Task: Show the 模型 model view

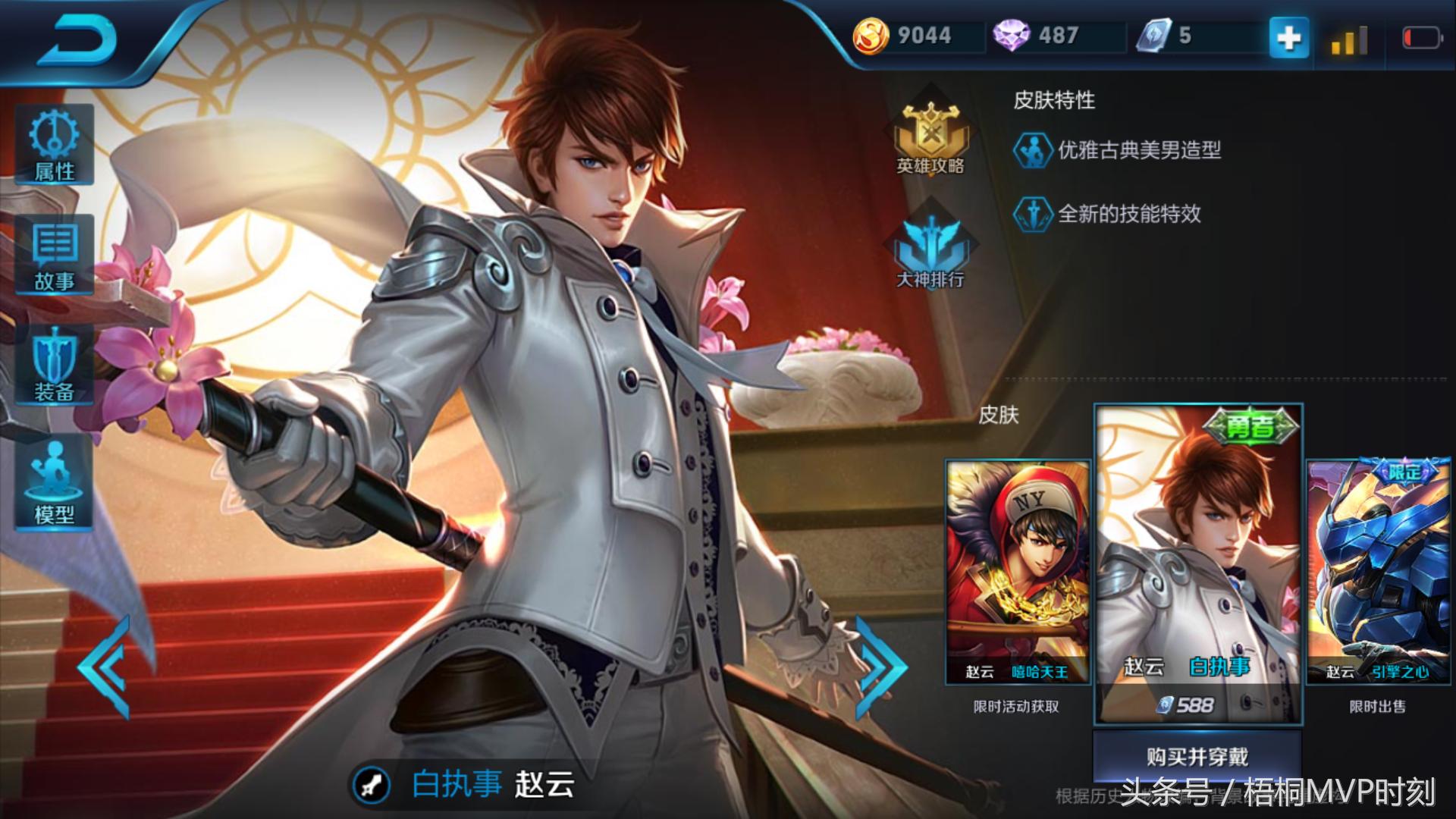Action: (x=54, y=483)
